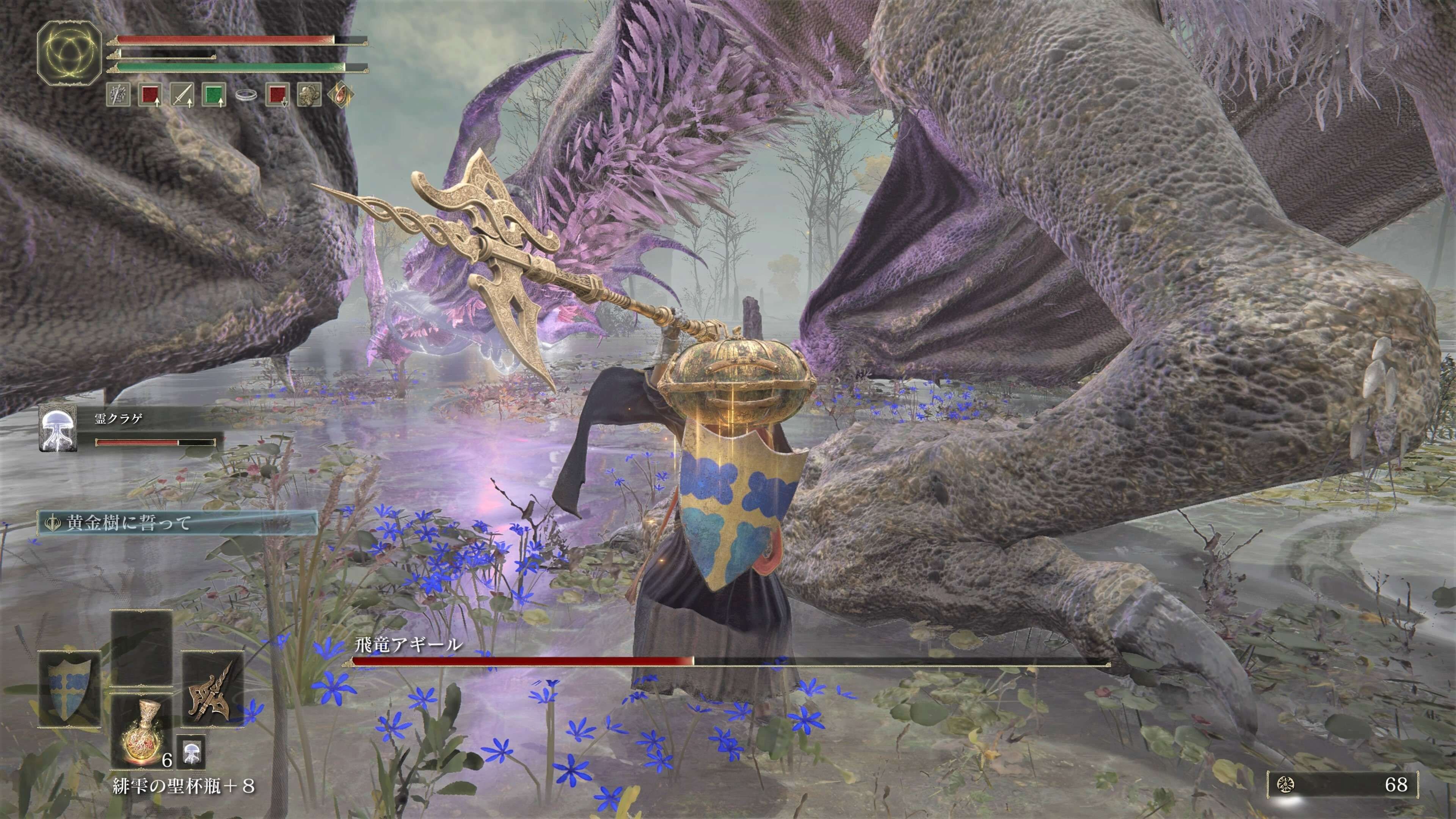The width and height of the screenshot is (1456, 819).
Task: Click the glowing golden rune emblem
Action: [69, 53]
